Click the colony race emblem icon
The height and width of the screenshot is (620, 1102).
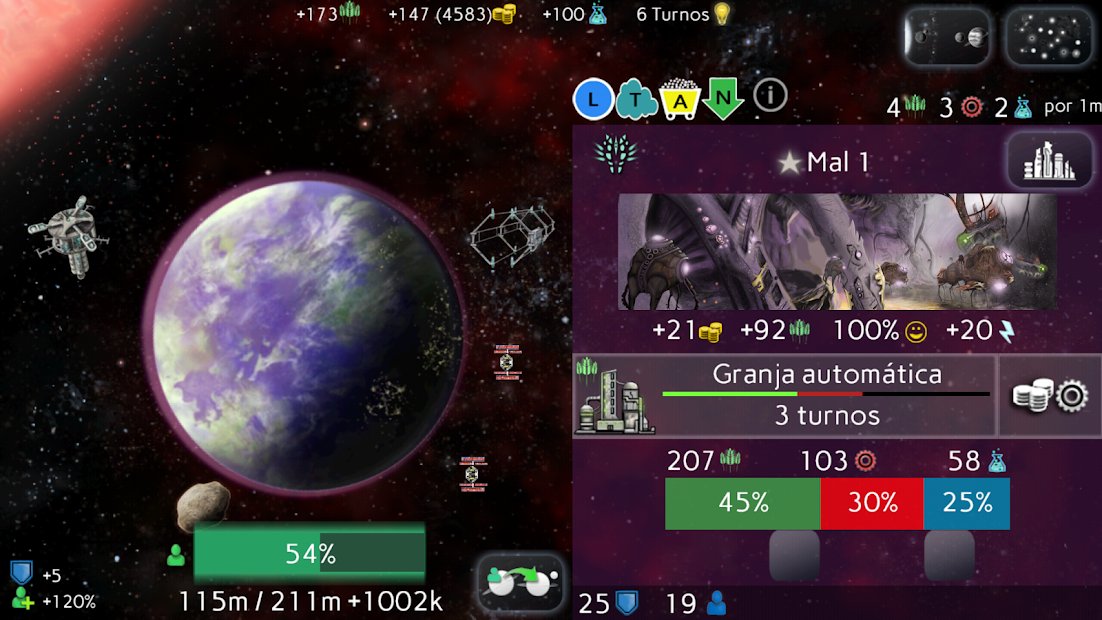point(615,153)
